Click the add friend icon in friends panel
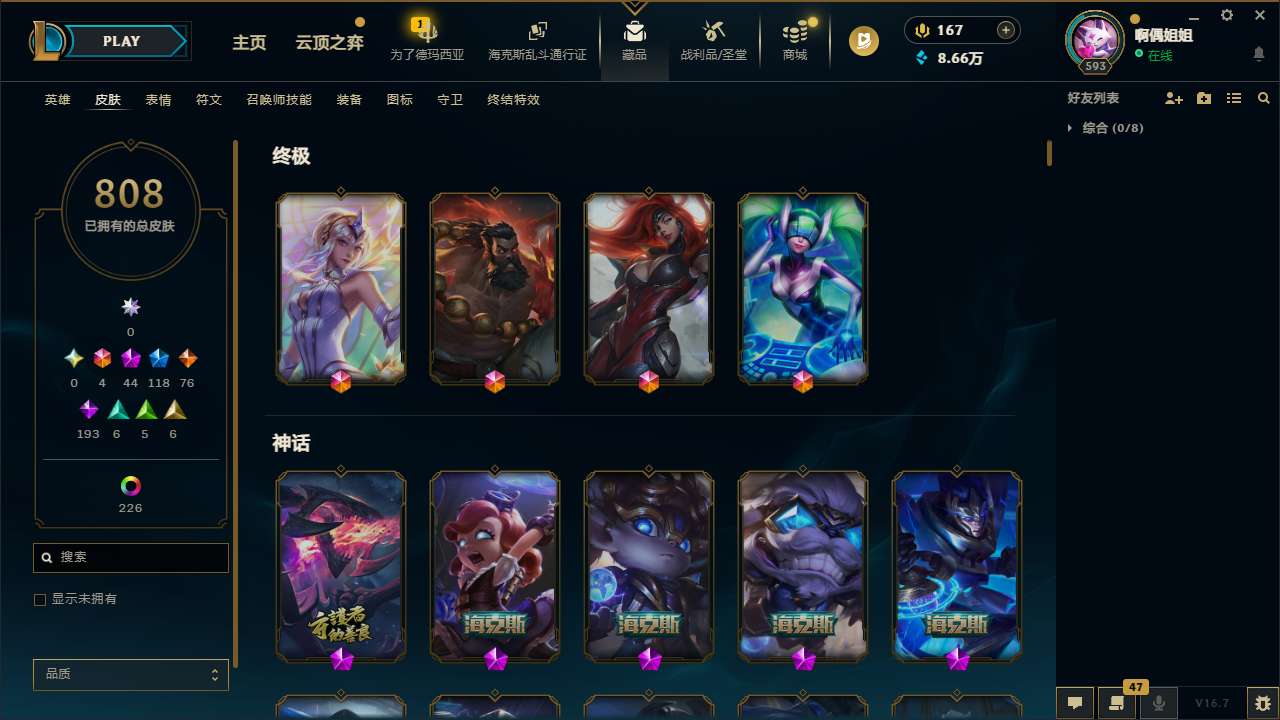Screen dimensions: 1280x720 tap(1175, 97)
